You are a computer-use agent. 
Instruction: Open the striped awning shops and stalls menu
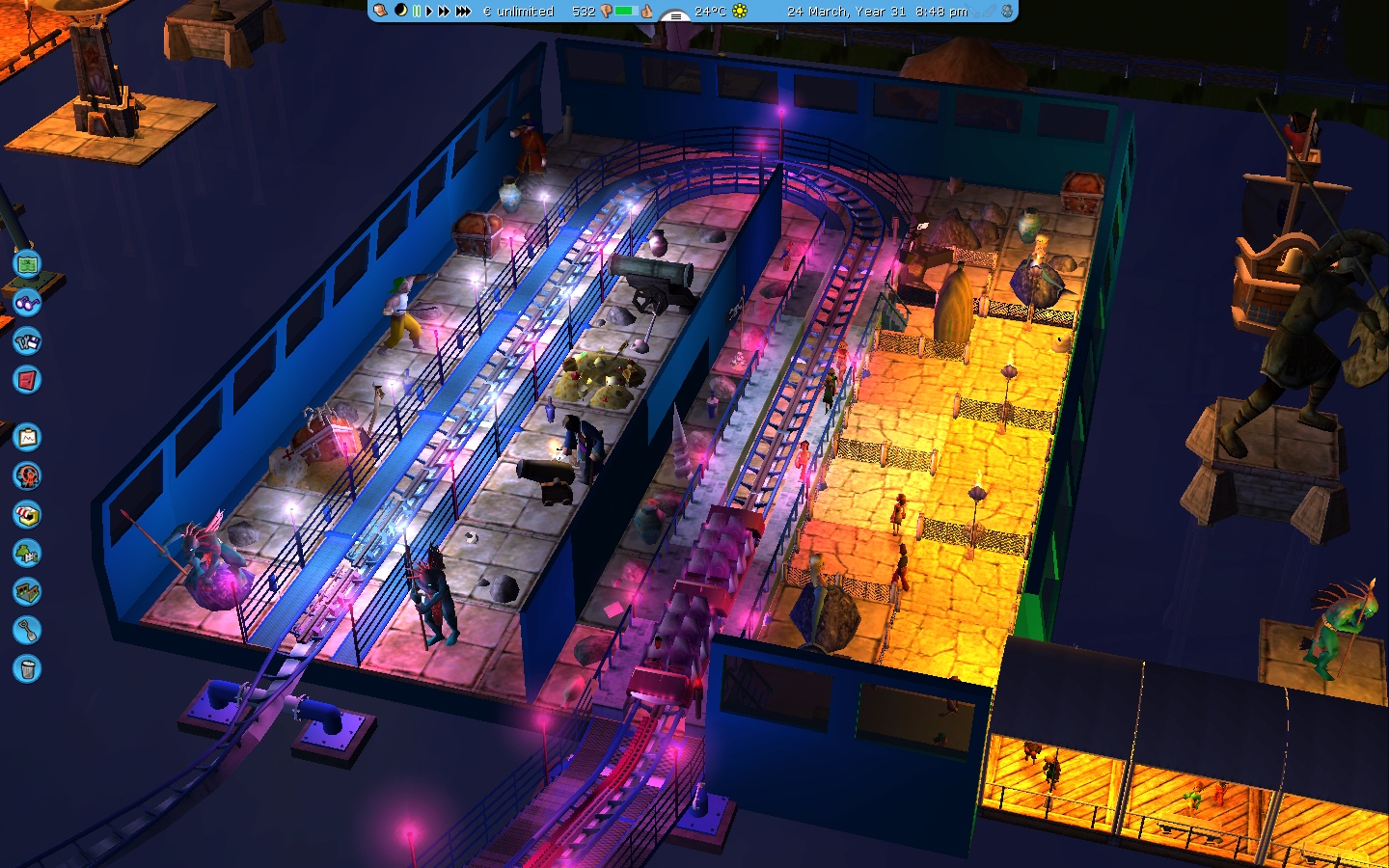(x=27, y=515)
